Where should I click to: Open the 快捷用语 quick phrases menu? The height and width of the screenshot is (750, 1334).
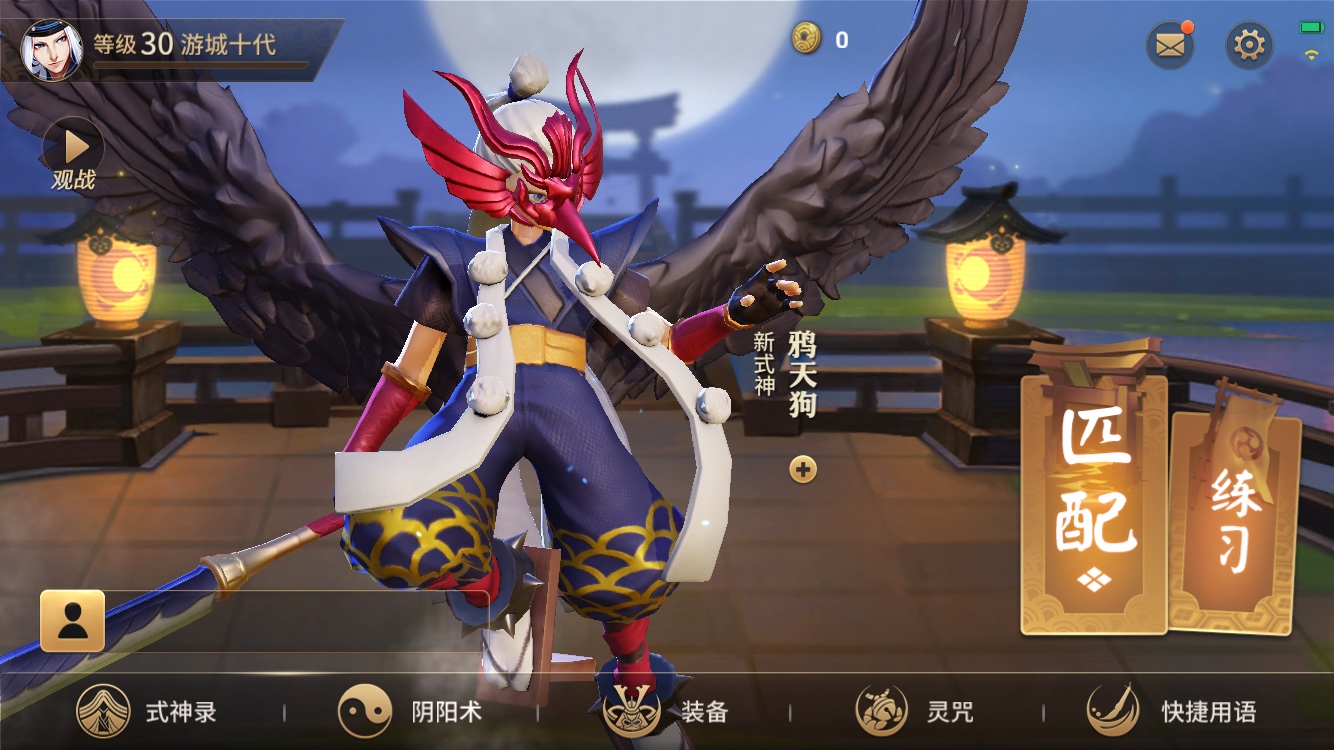[x=1172, y=712]
